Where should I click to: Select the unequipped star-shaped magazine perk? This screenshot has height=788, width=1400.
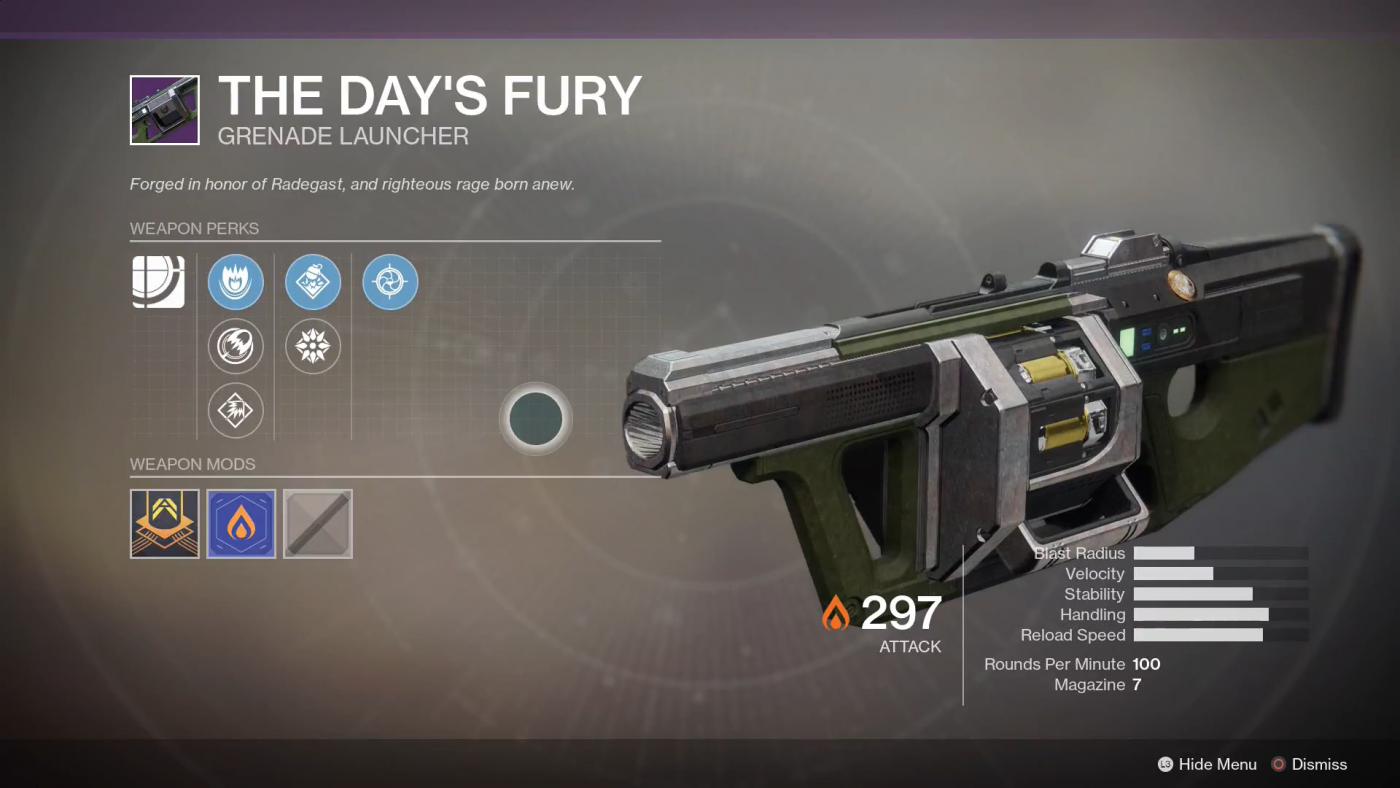coord(313,346)
